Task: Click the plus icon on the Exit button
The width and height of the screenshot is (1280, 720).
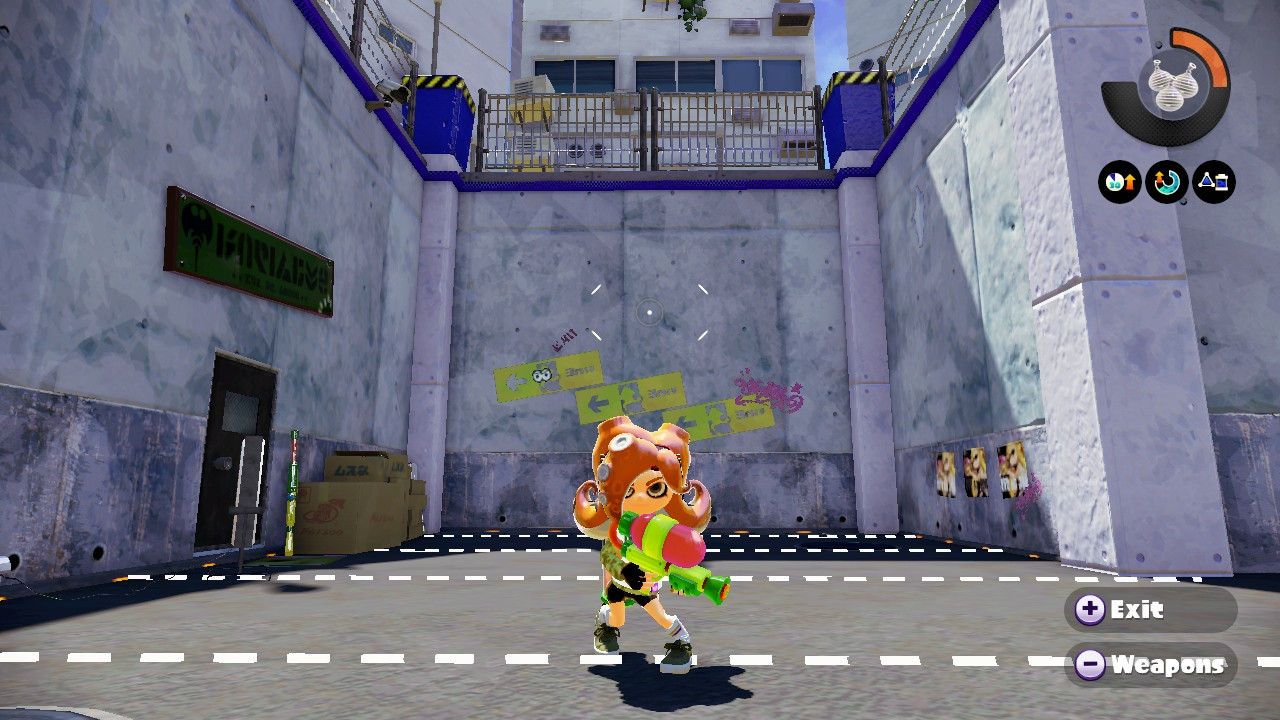Action: (1090, 609)
